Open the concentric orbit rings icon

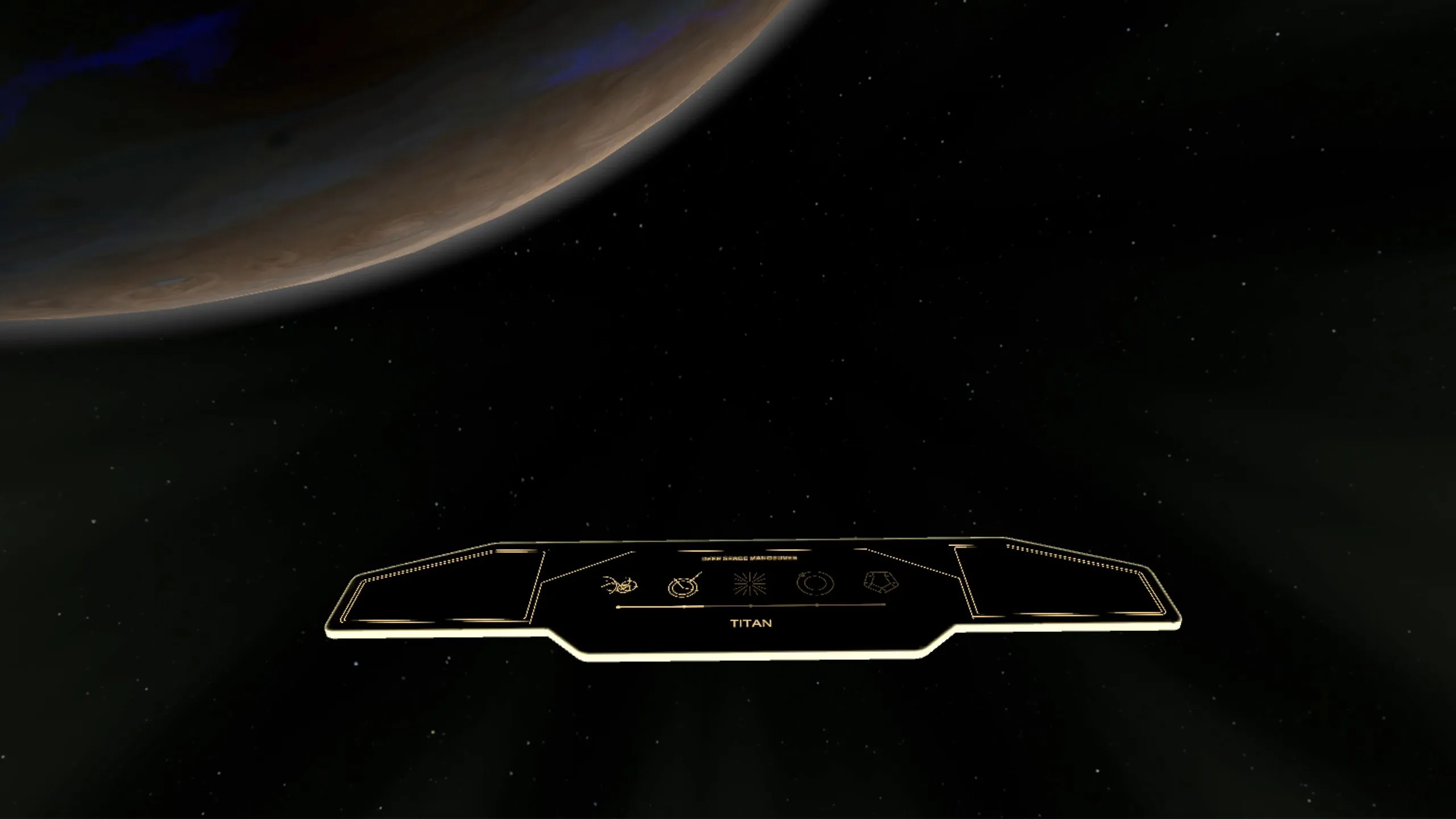[x=816, y=583]
